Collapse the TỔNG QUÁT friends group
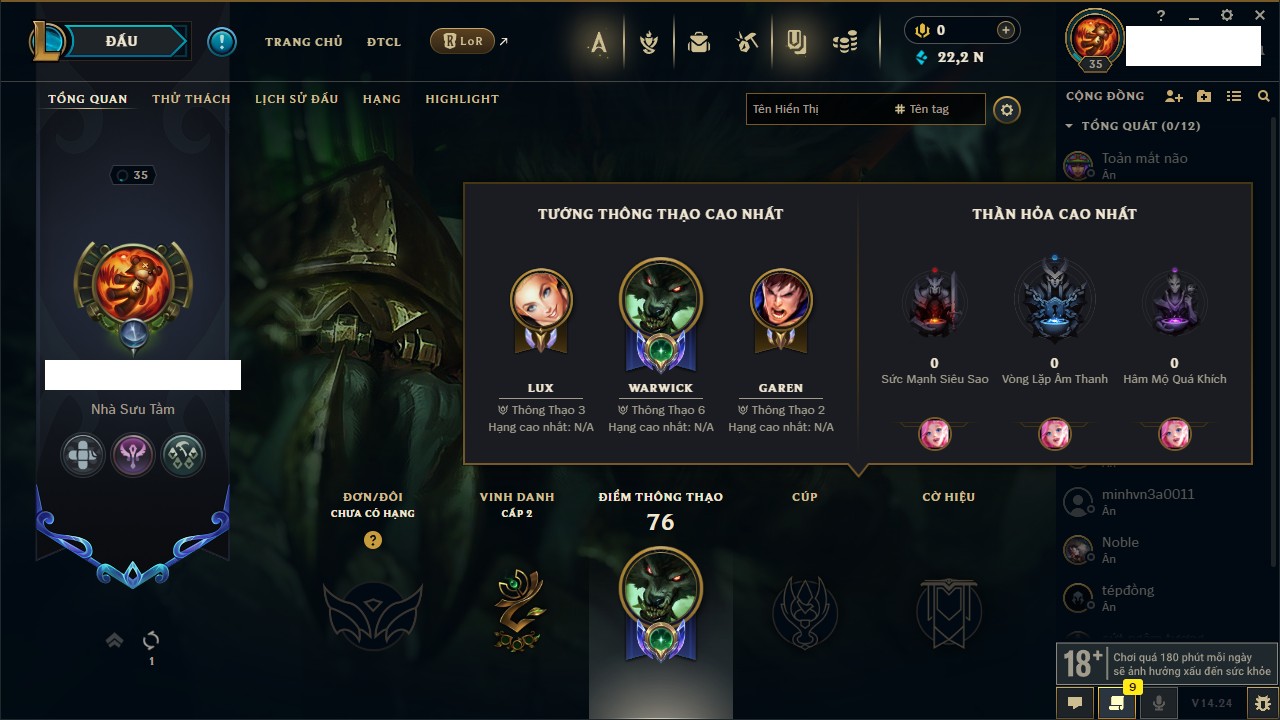Image resolution: width=1280 pixels, height=720 pixels. pos(1069,126)
